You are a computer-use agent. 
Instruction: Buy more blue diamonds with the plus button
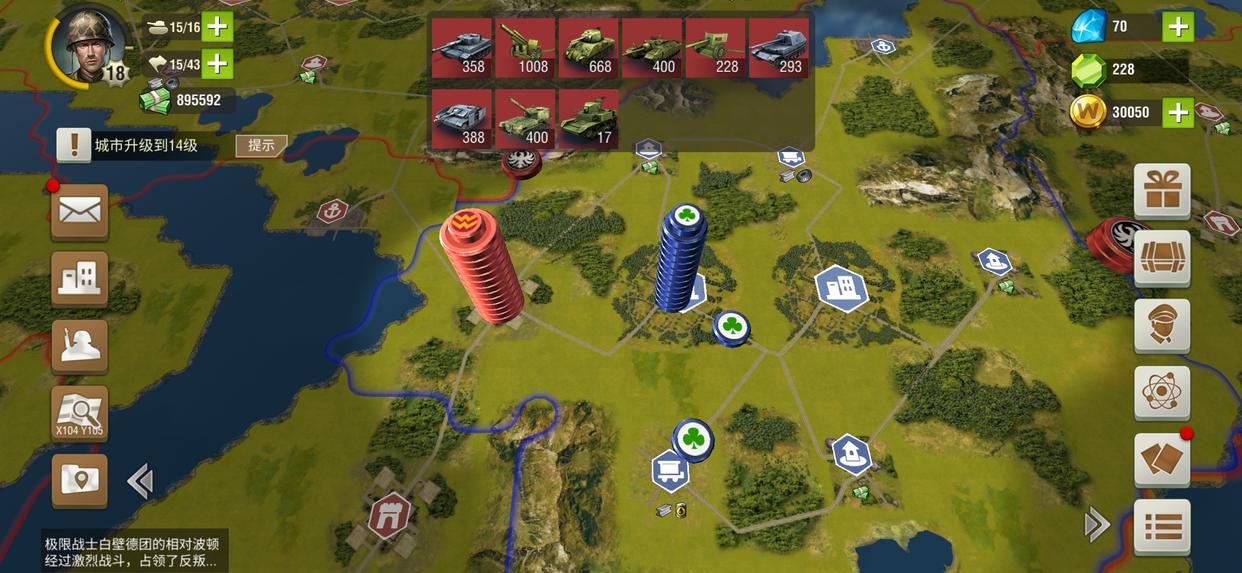(x=1178, y=27)
